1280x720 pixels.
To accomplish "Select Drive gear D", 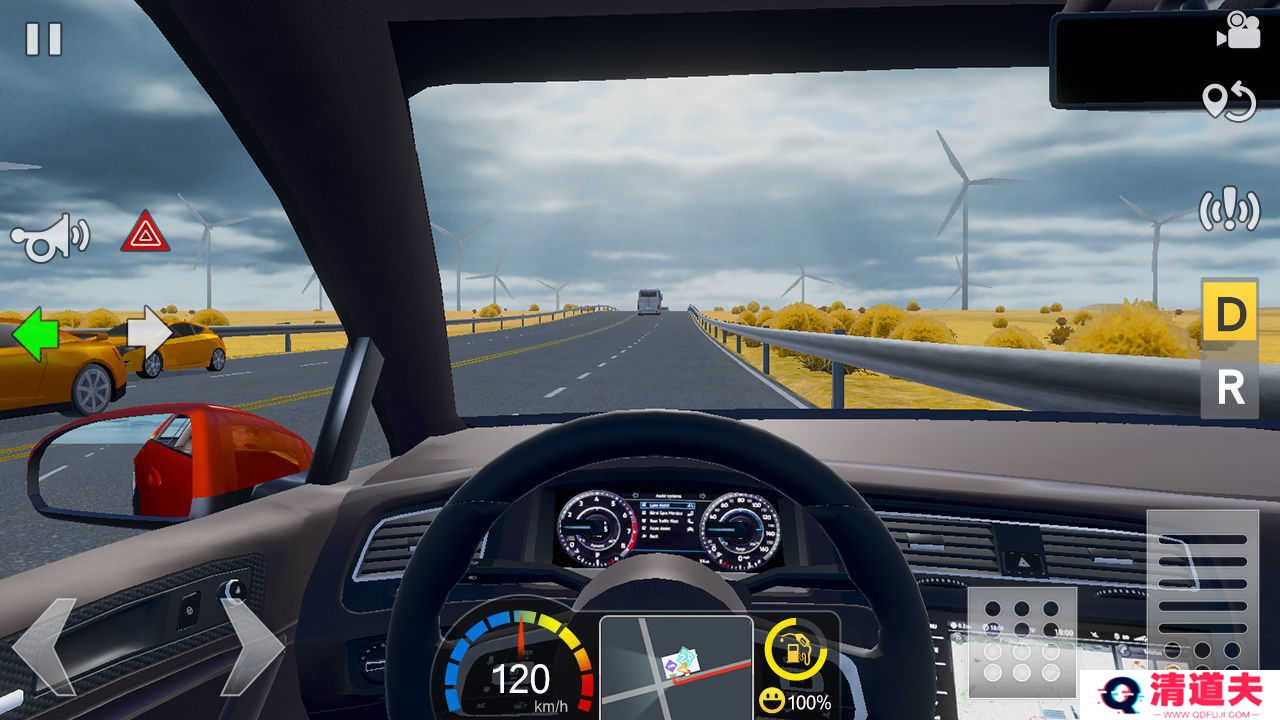I will (1230, 315).
